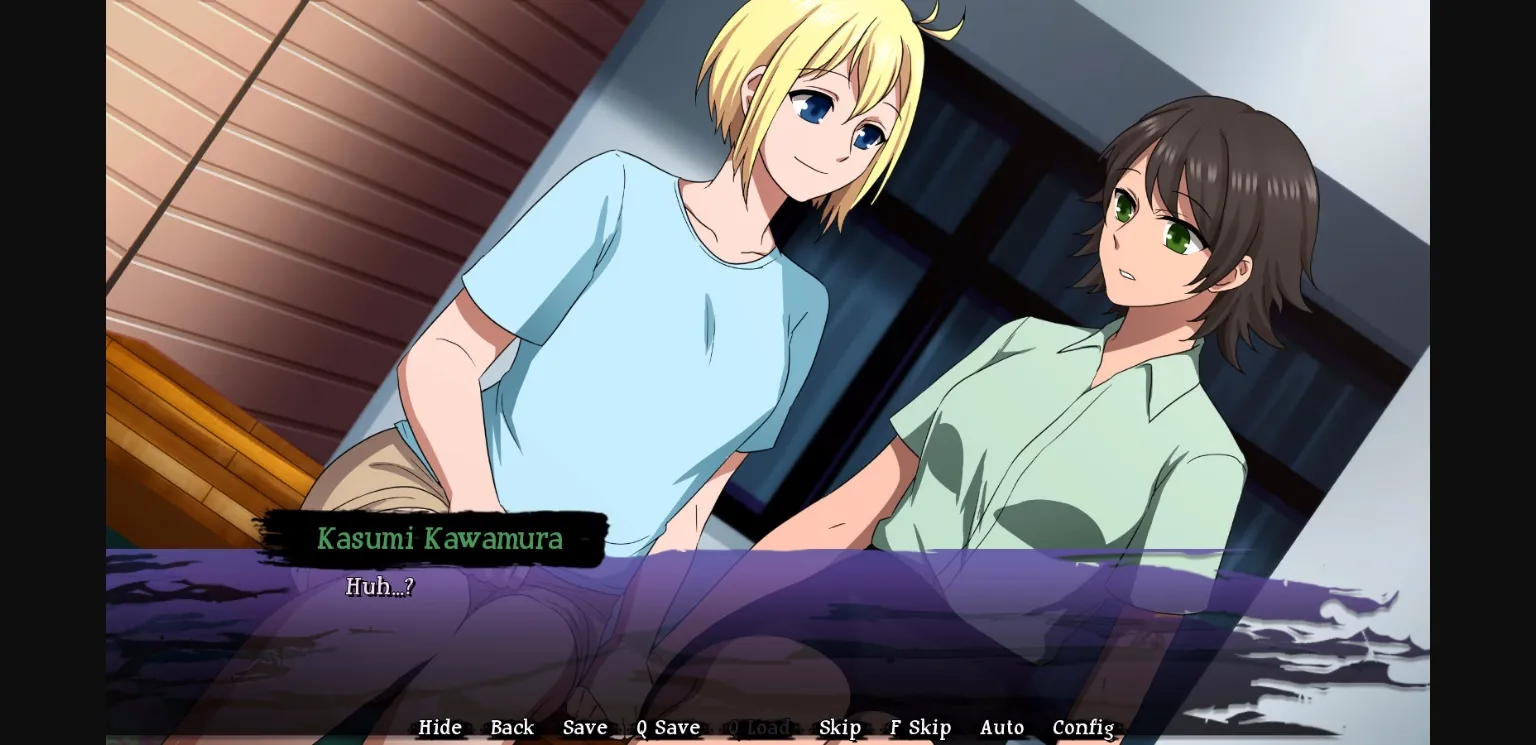Start Auto mode from the bottom bar
Image resolution: width=1536 pixels, height=745 pixels.
point(1002,727)
